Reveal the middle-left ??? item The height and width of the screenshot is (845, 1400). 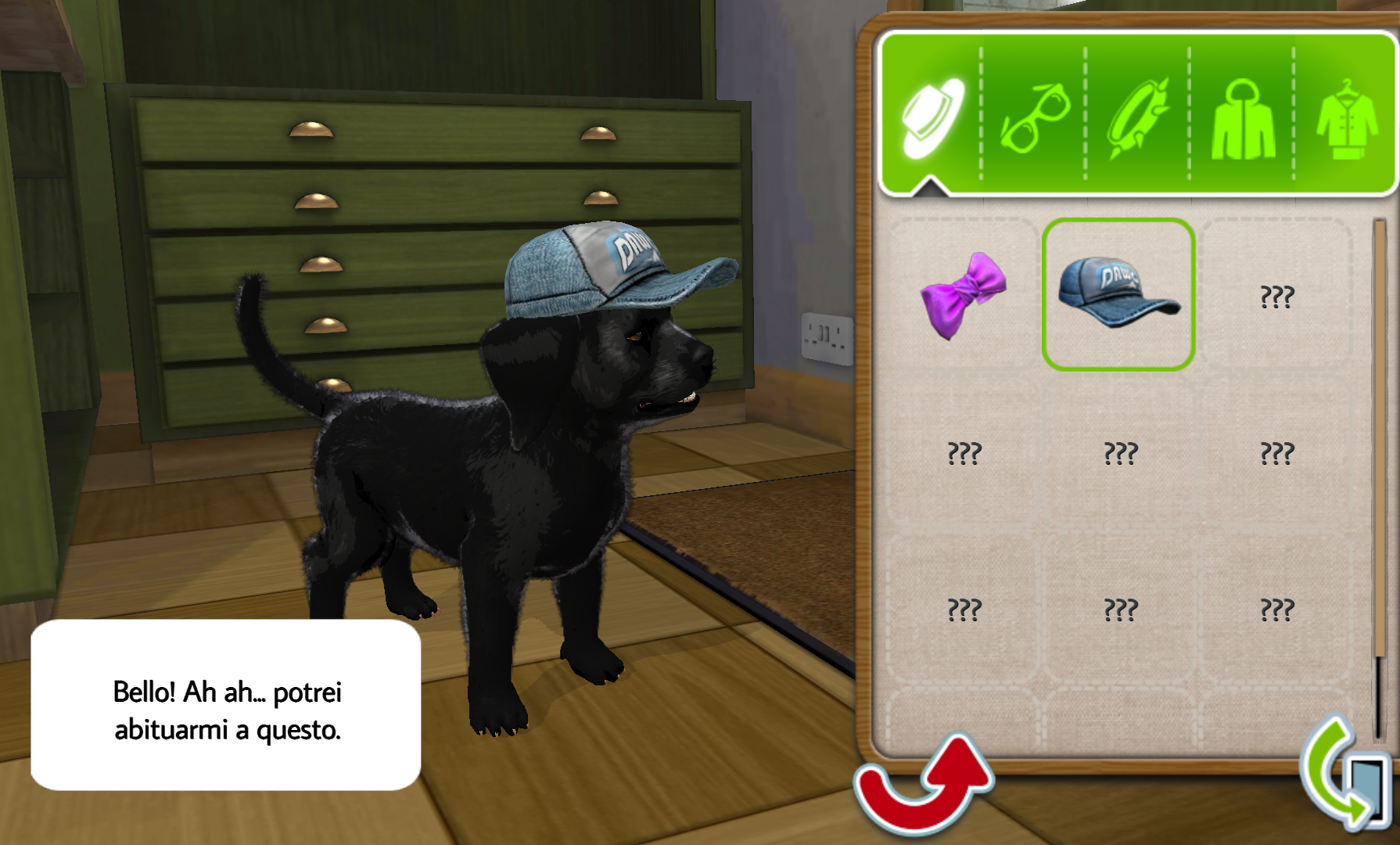966,454
